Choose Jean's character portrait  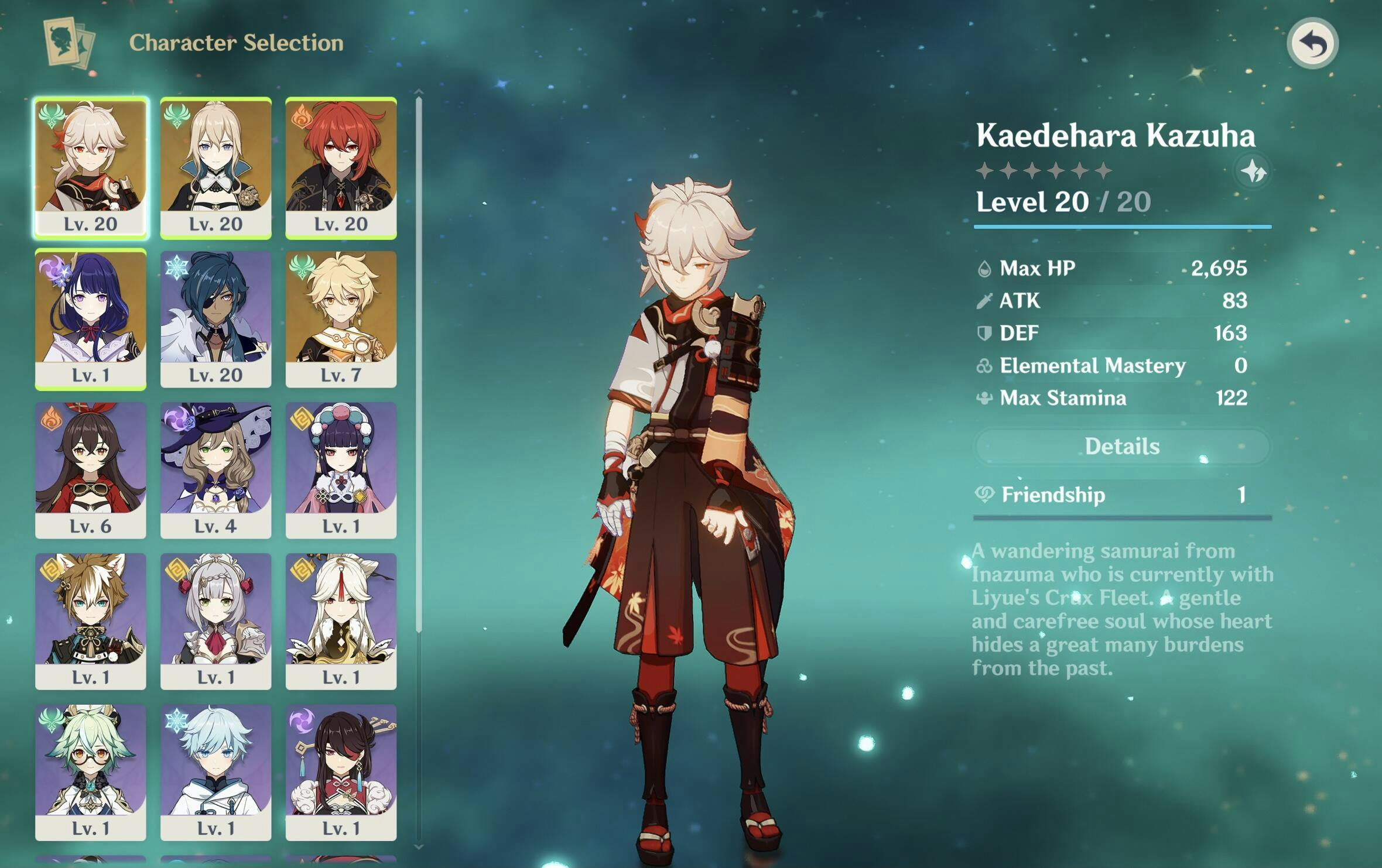215,168
